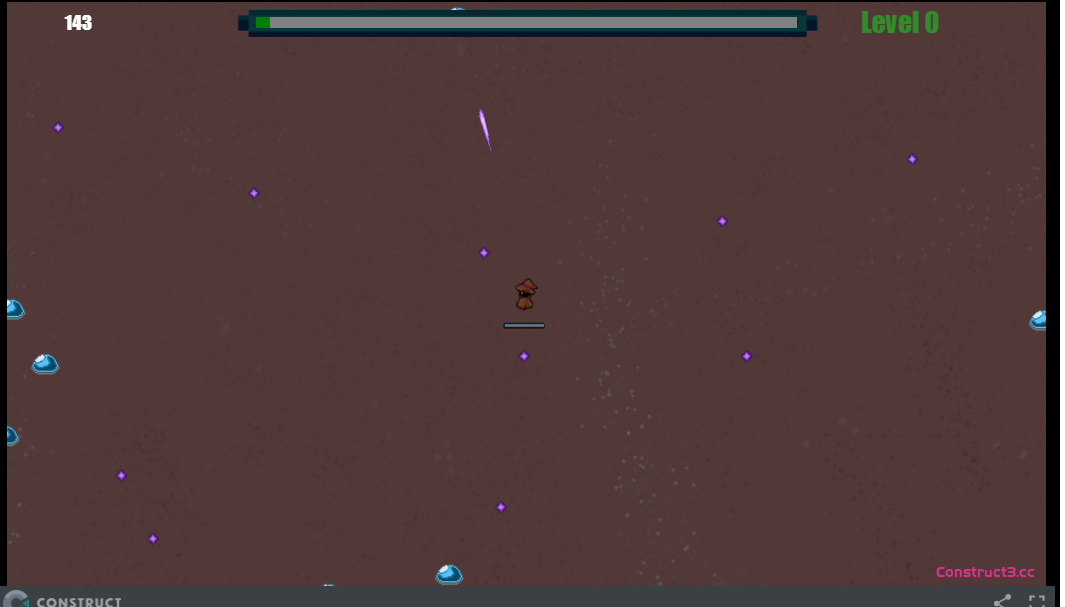Click the Construct logo in the footer
1065x607 pixels.
click(63, 600)
